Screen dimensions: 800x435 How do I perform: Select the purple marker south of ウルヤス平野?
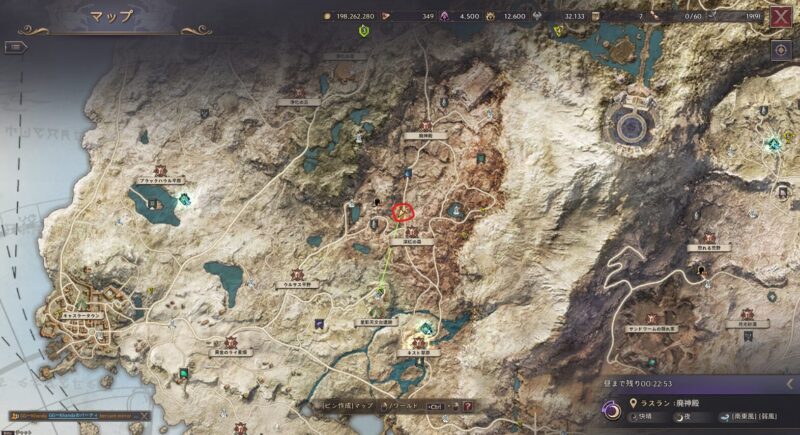point(318,324)
